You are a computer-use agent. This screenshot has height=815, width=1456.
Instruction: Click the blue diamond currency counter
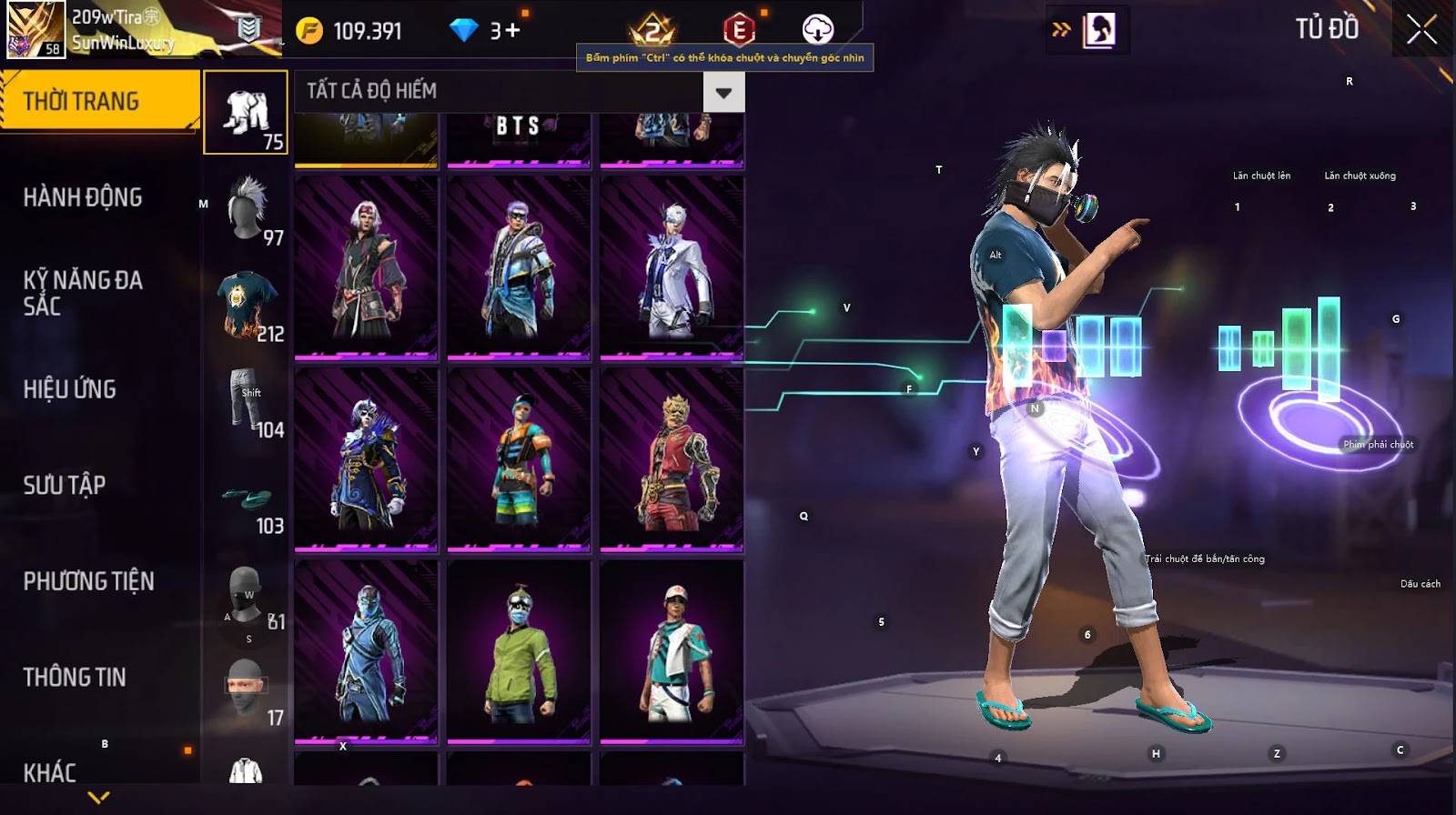tap(486, 31)
